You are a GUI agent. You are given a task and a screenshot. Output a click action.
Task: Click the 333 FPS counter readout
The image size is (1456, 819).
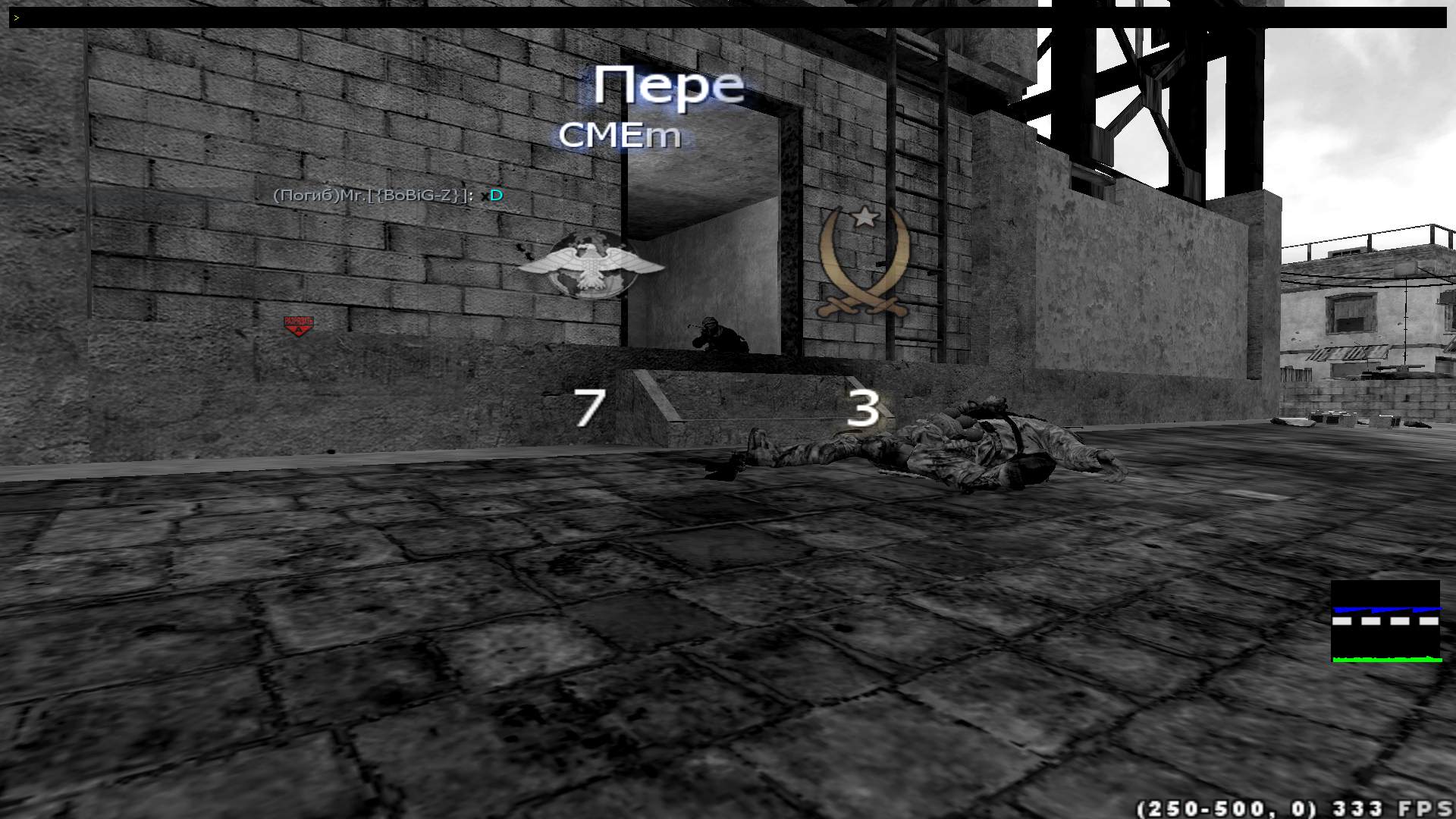point(1395,806)
